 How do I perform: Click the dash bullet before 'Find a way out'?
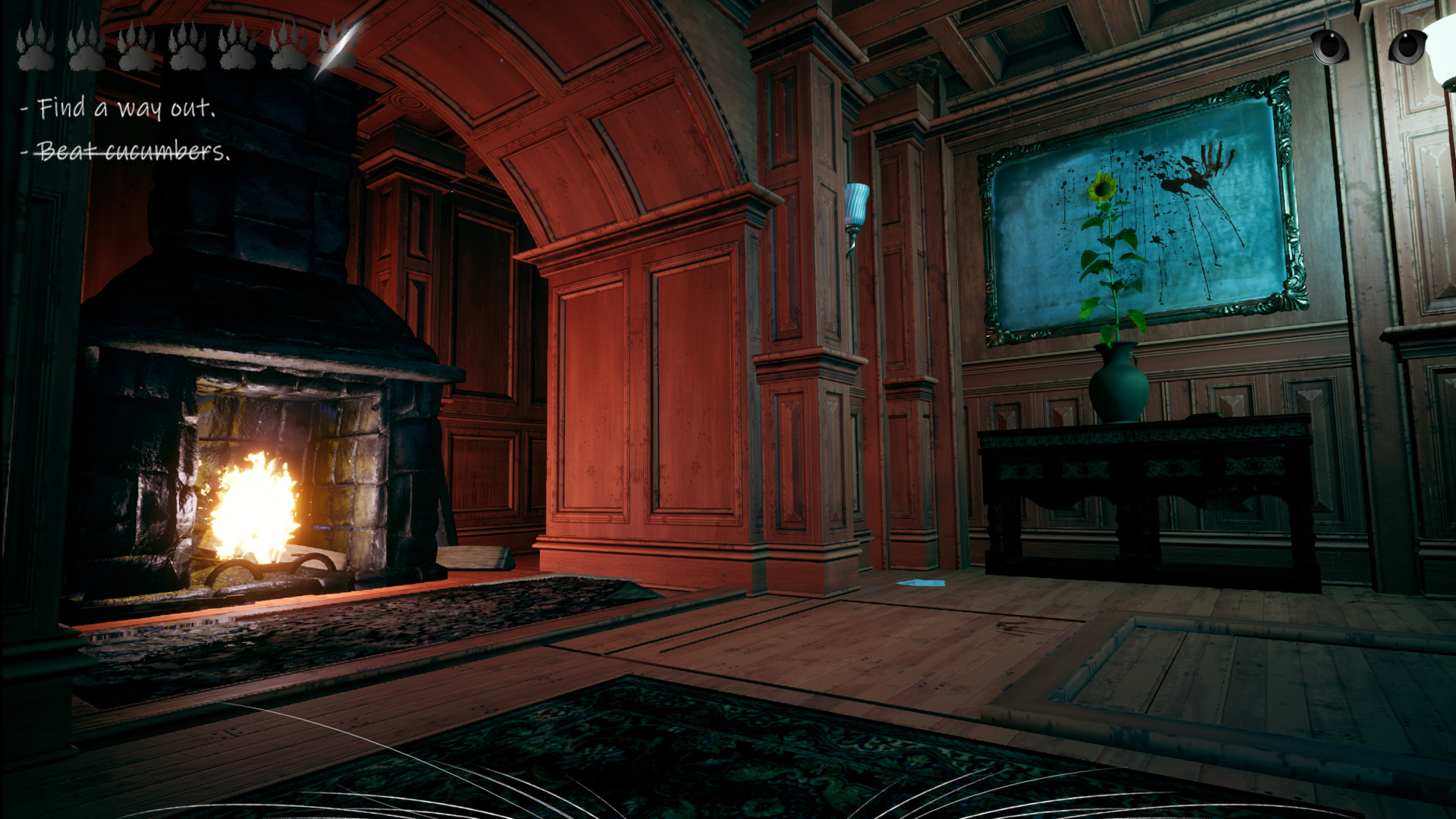[x=24, y=108]
